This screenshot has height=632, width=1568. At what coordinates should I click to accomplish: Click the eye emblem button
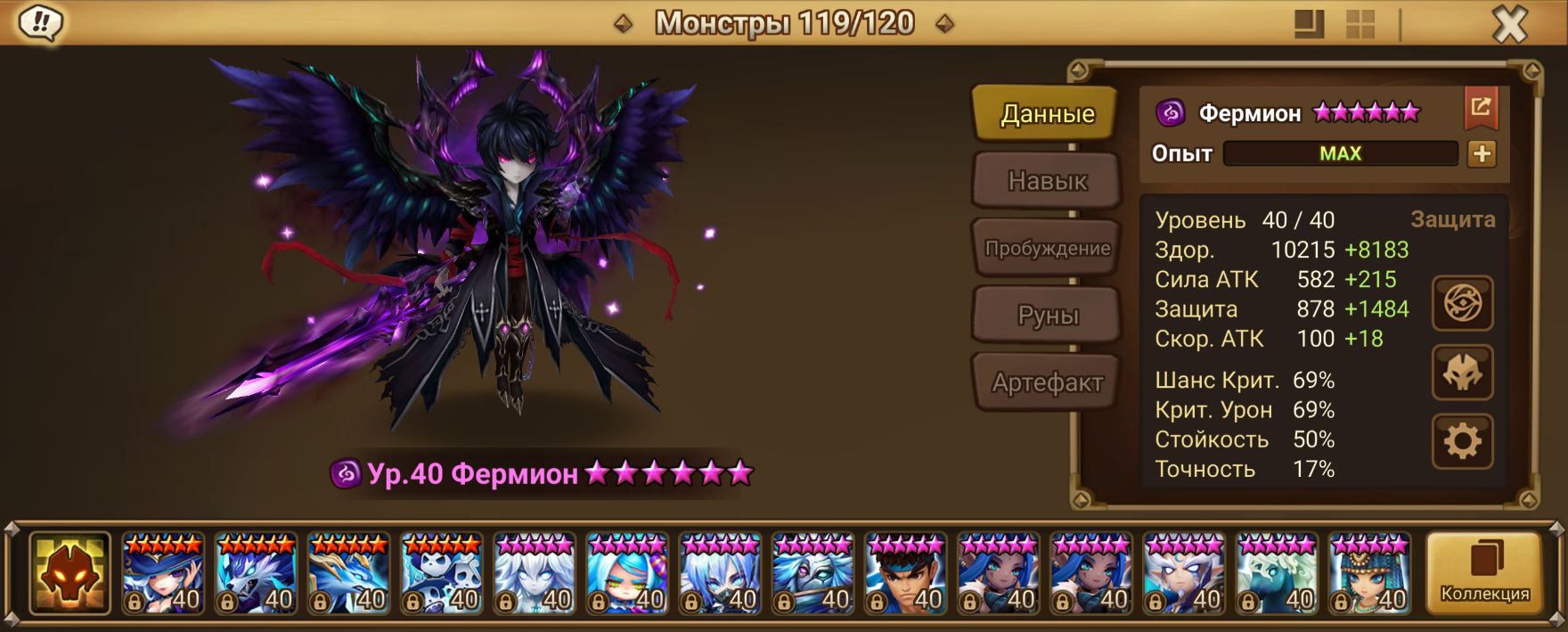coord(1462,304)
